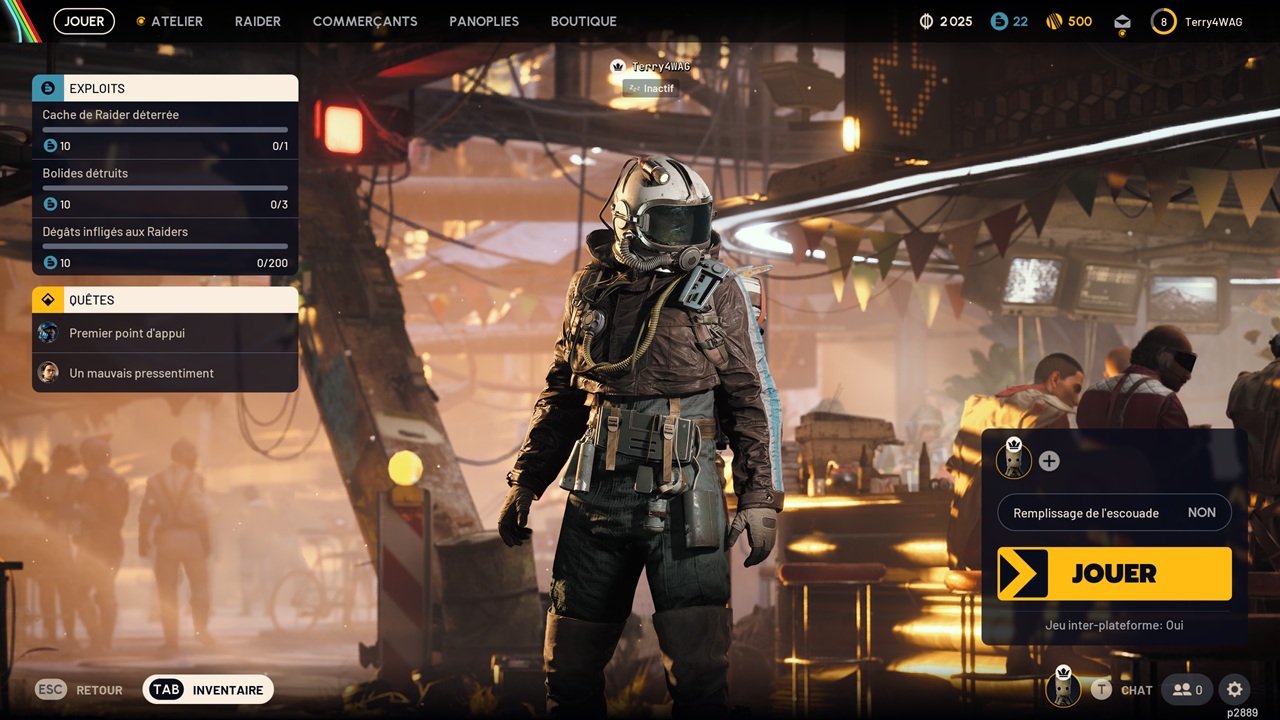Open the friends list button

(x=1187, y=689)
